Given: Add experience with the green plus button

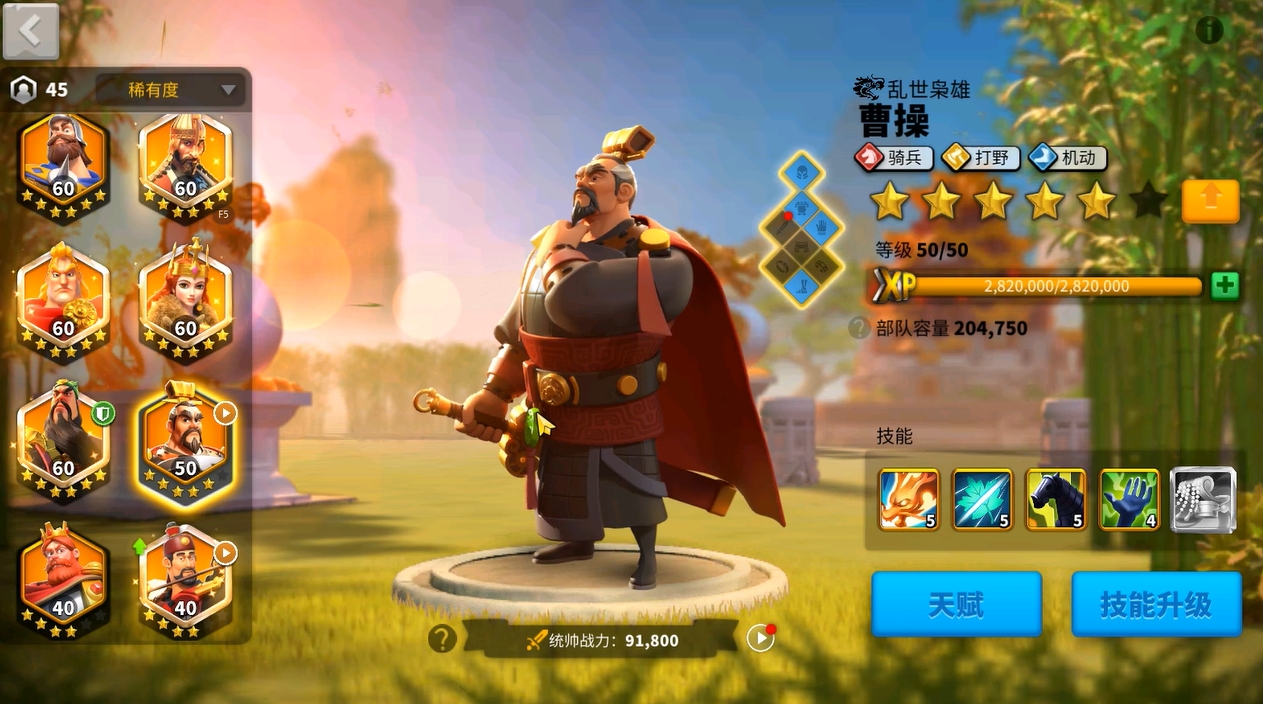Looking at the screenshot, I should click(x=1224, y=286).
